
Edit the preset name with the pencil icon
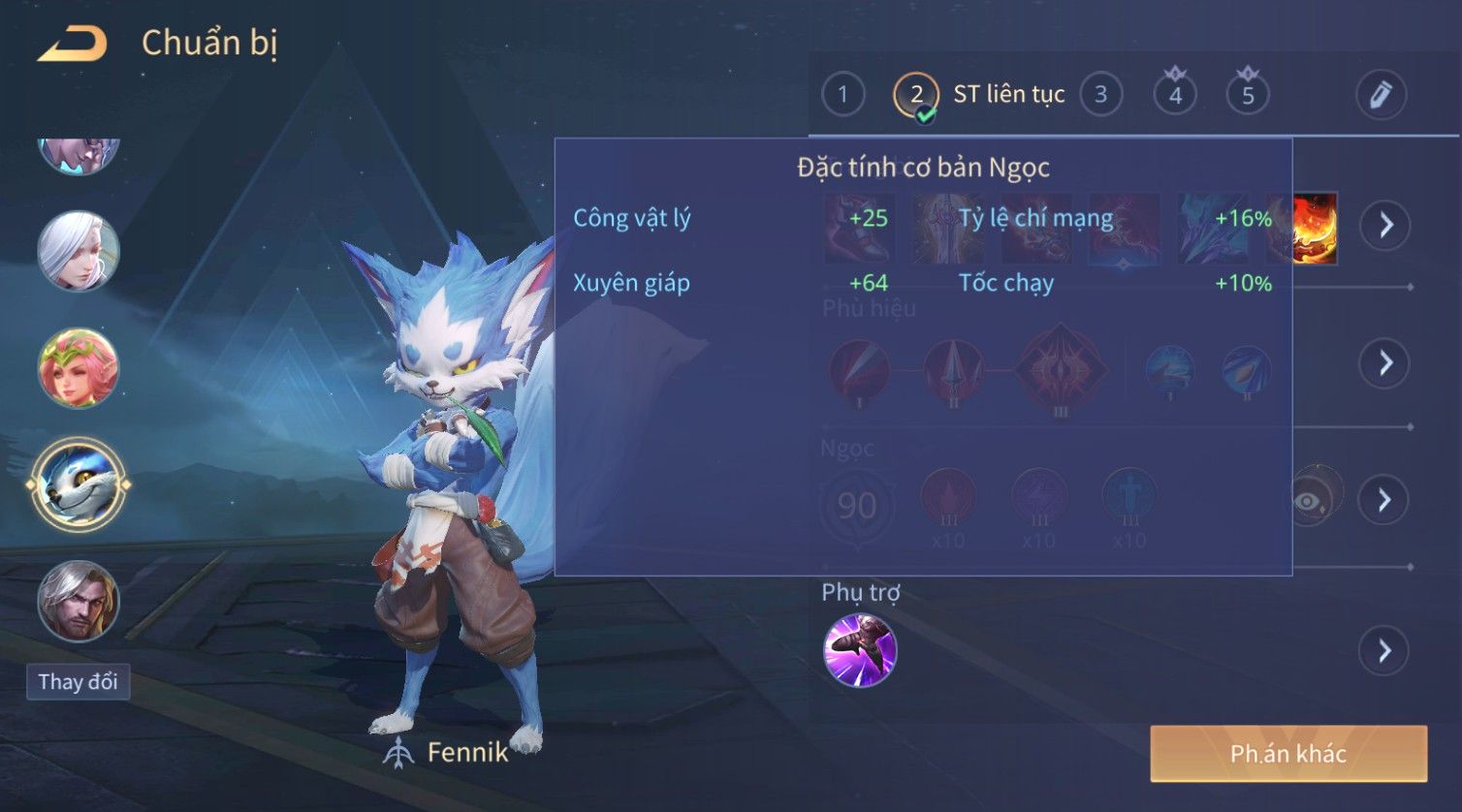click(1381, 95)
